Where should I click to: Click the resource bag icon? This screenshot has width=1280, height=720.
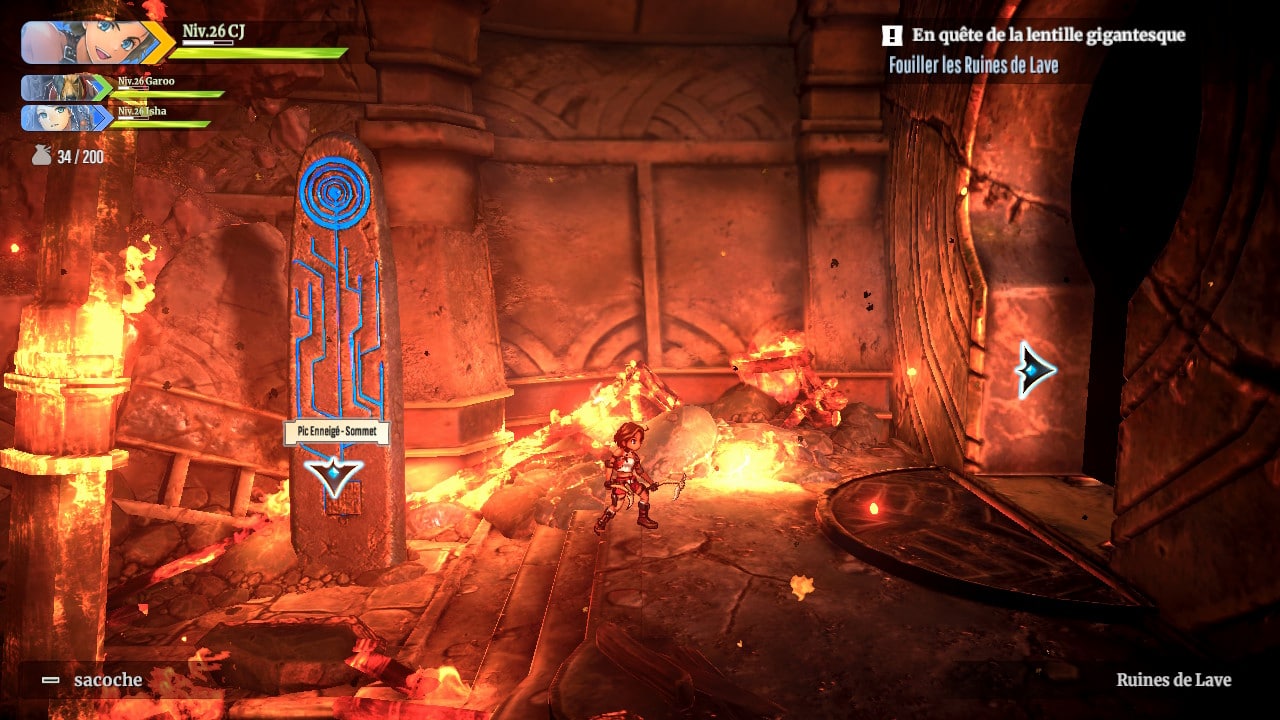(x=41, y=156)
